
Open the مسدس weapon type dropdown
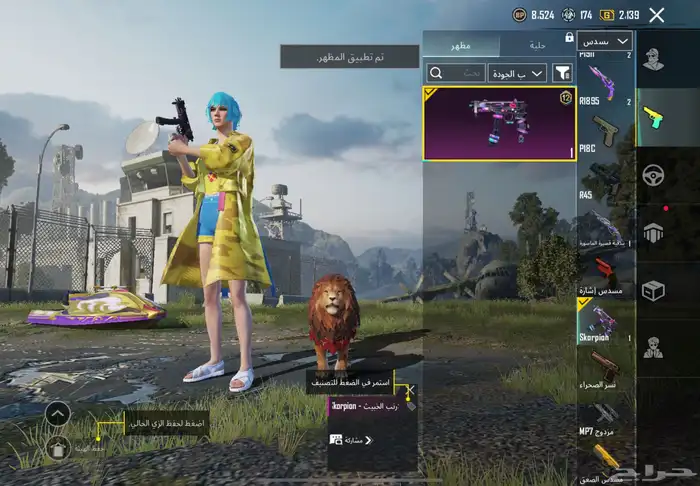(x=604, y=41)
